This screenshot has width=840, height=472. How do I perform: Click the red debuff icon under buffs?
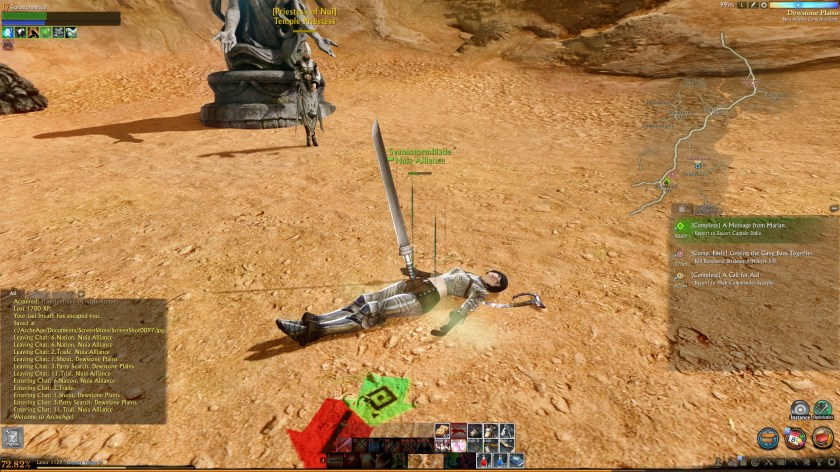click(x=8, y=45)
